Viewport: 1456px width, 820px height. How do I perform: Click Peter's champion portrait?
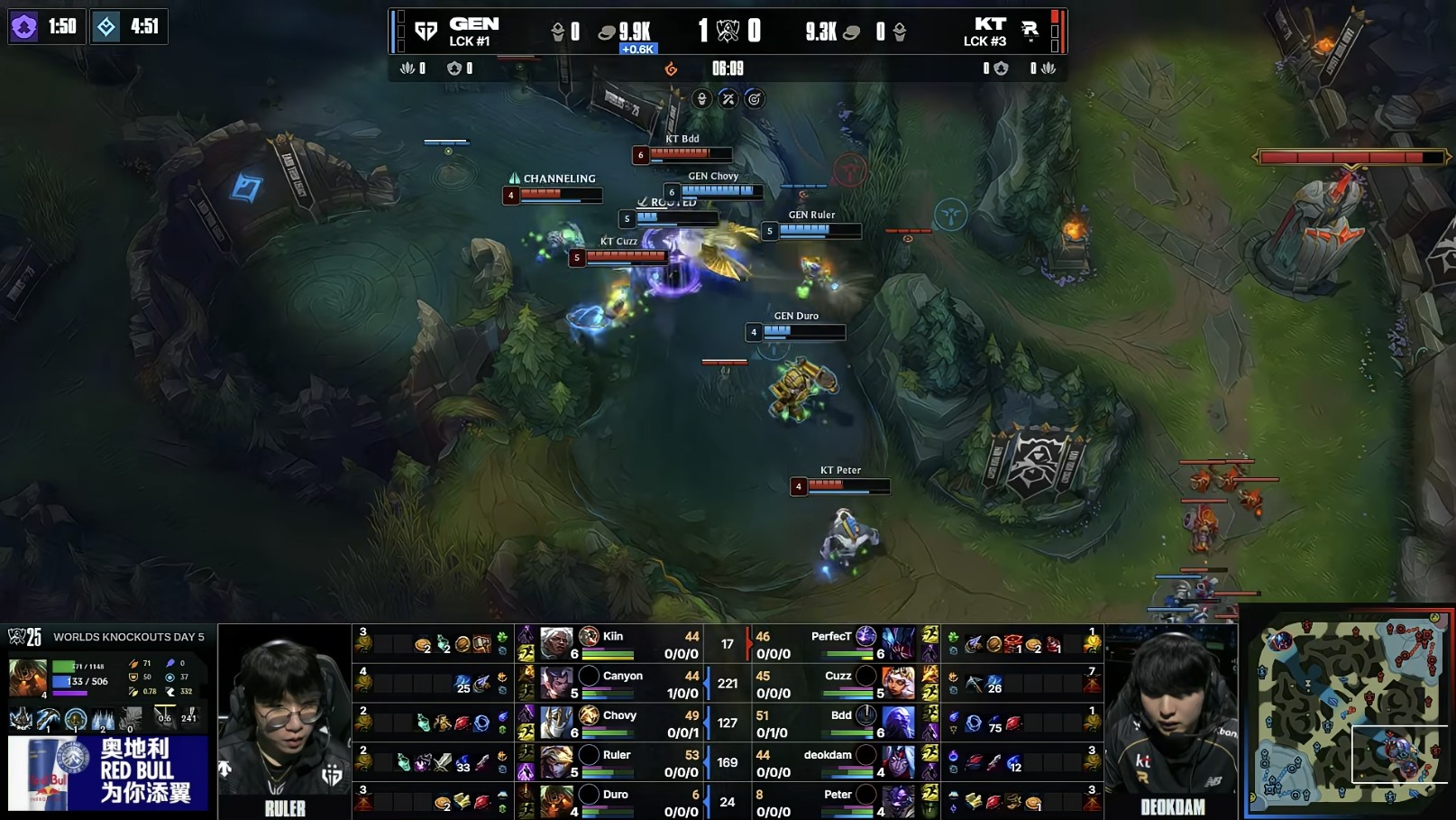tap(898, 801)
